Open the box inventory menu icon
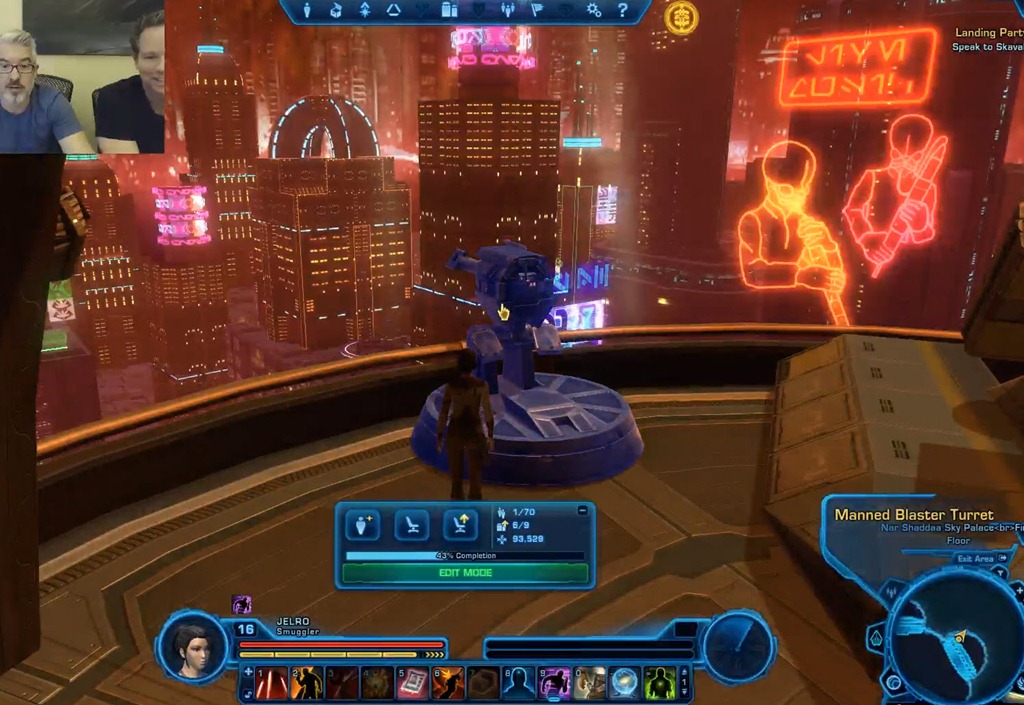This screenshot has height=705, width=1024. tap(336, 11)
